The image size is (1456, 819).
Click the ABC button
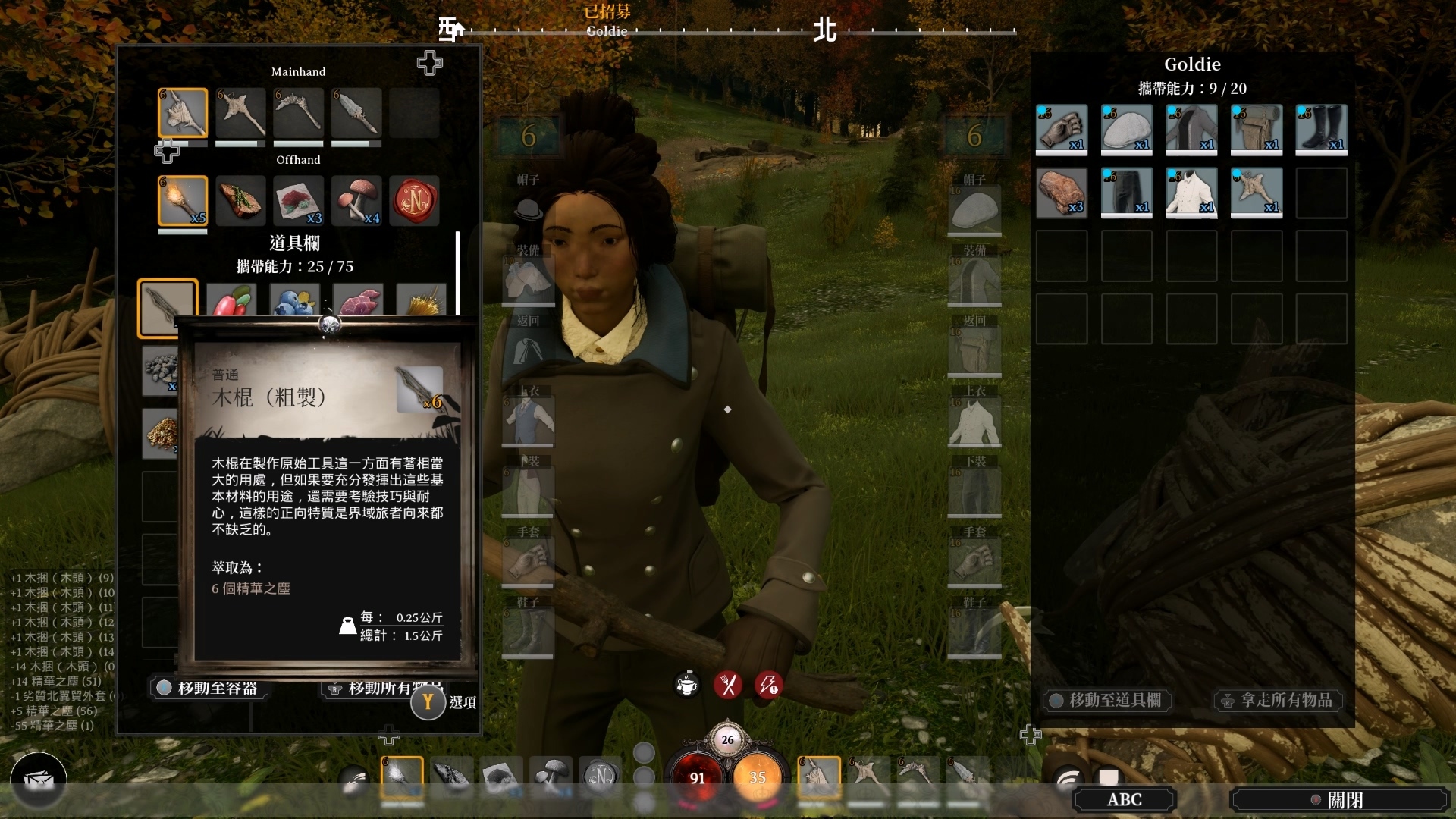tap(1124, 800)
